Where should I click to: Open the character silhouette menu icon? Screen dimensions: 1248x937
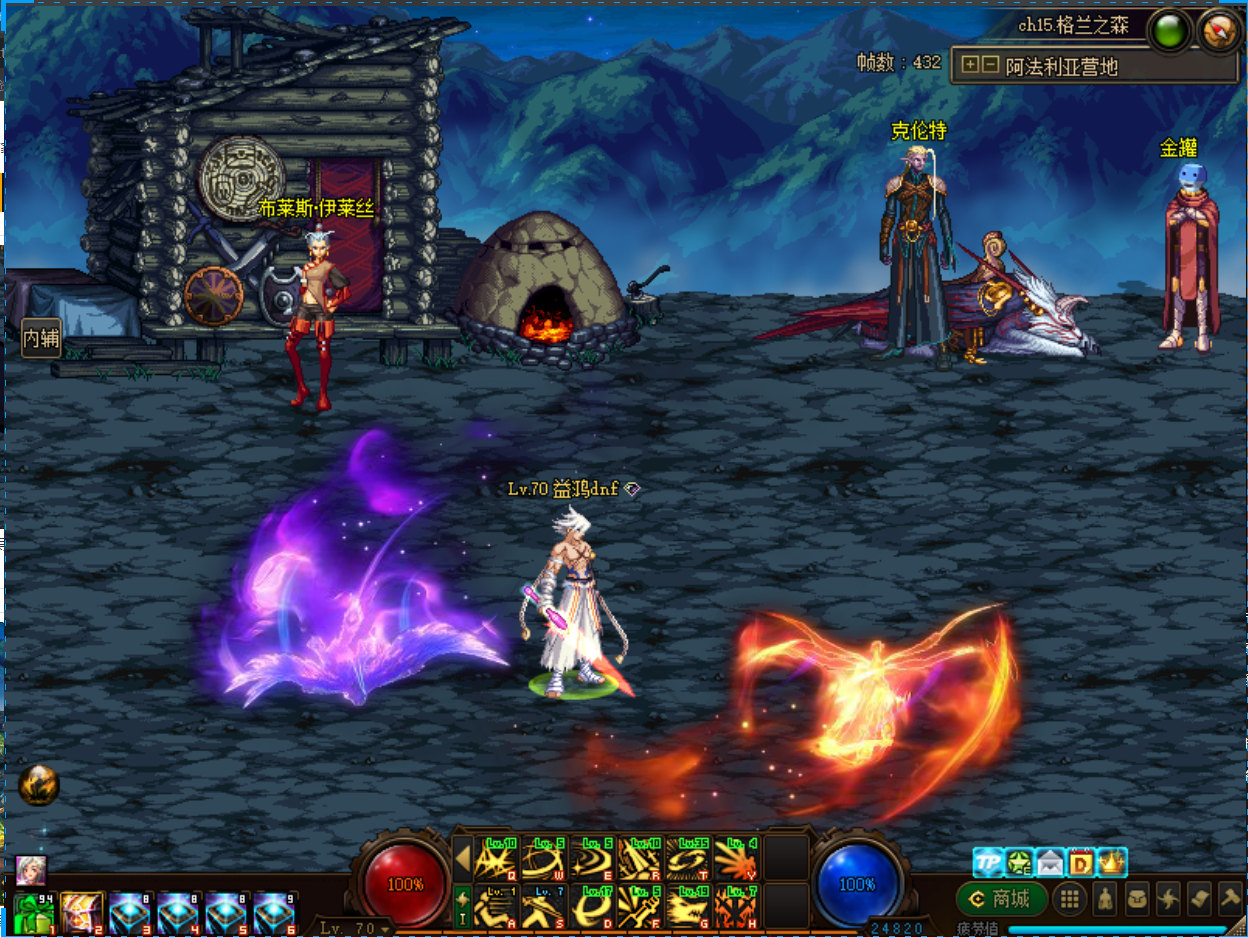click(1105, 898)
